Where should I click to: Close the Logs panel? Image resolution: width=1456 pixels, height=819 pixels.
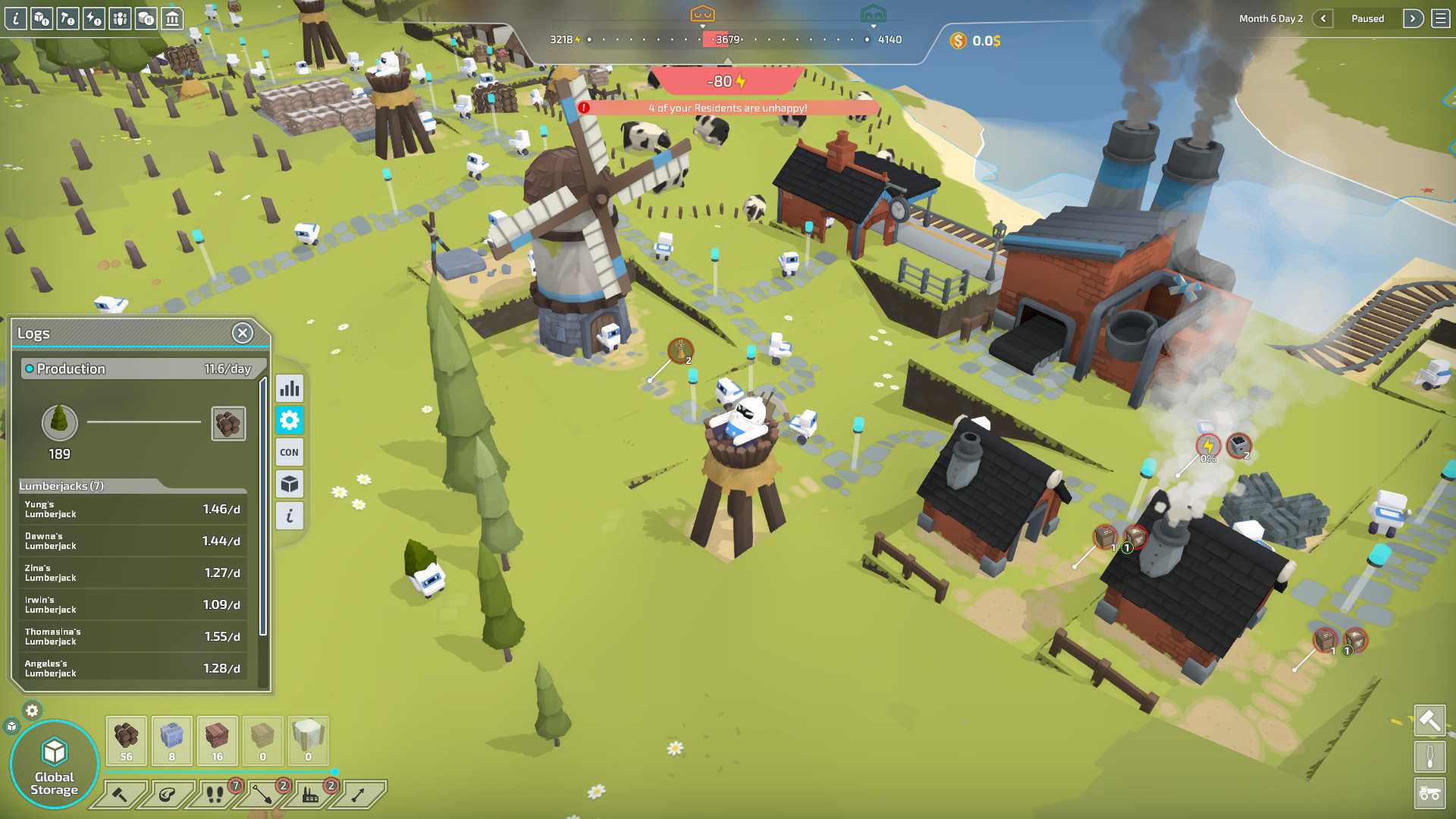(x=242, y=333)
